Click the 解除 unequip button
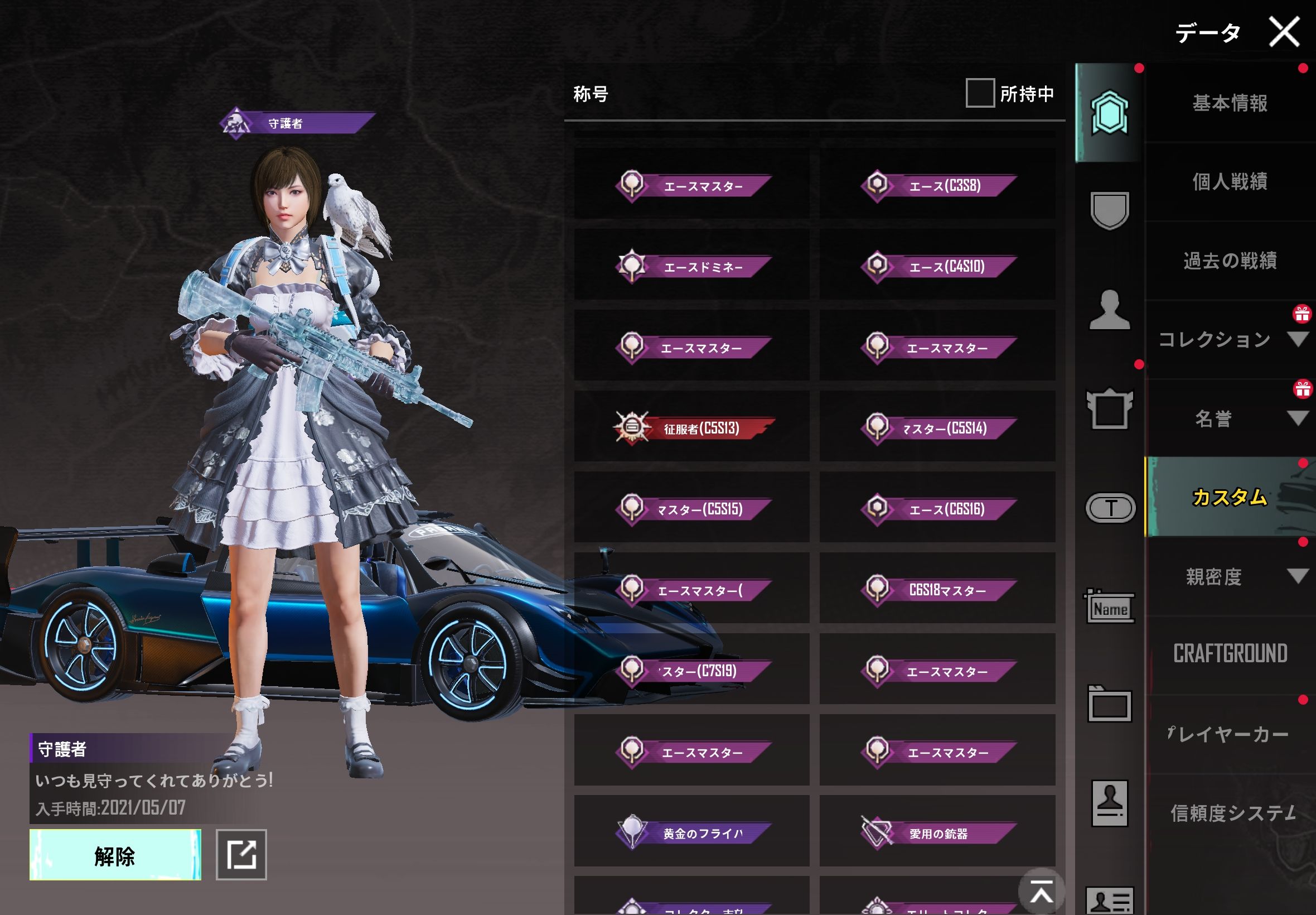This screenshot has height=915, width=1316. (115, 855)
